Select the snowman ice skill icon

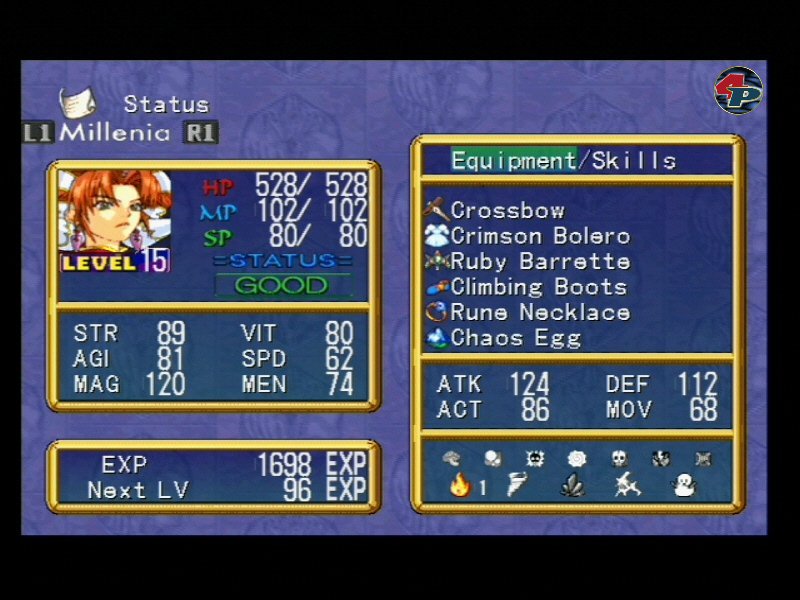[x=685, y=486]
